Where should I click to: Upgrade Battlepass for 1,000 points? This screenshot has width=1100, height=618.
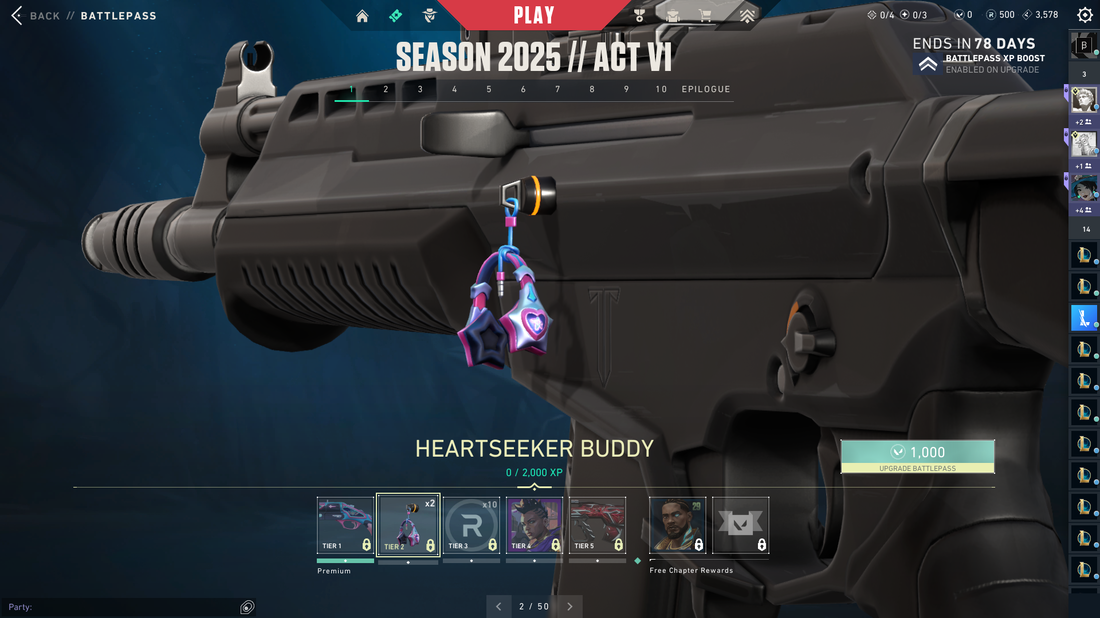917,456
